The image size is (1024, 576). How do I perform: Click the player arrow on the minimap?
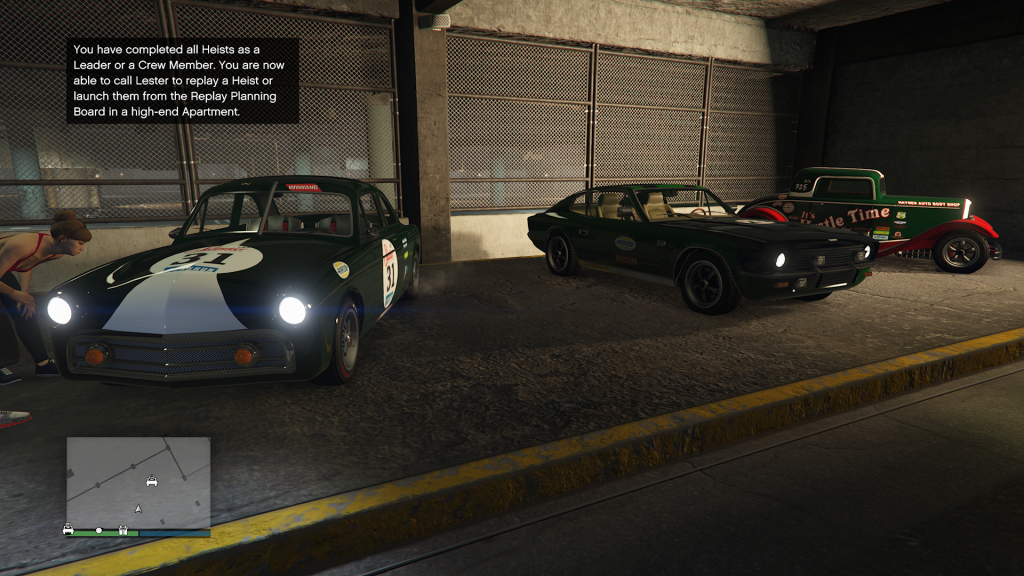[138, 509]
